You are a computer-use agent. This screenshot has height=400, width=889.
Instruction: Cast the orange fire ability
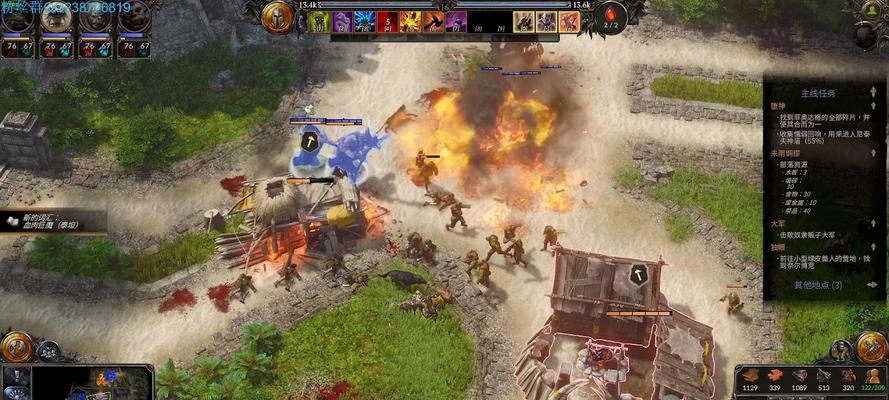pyautogui.click(x=410, y=21)
